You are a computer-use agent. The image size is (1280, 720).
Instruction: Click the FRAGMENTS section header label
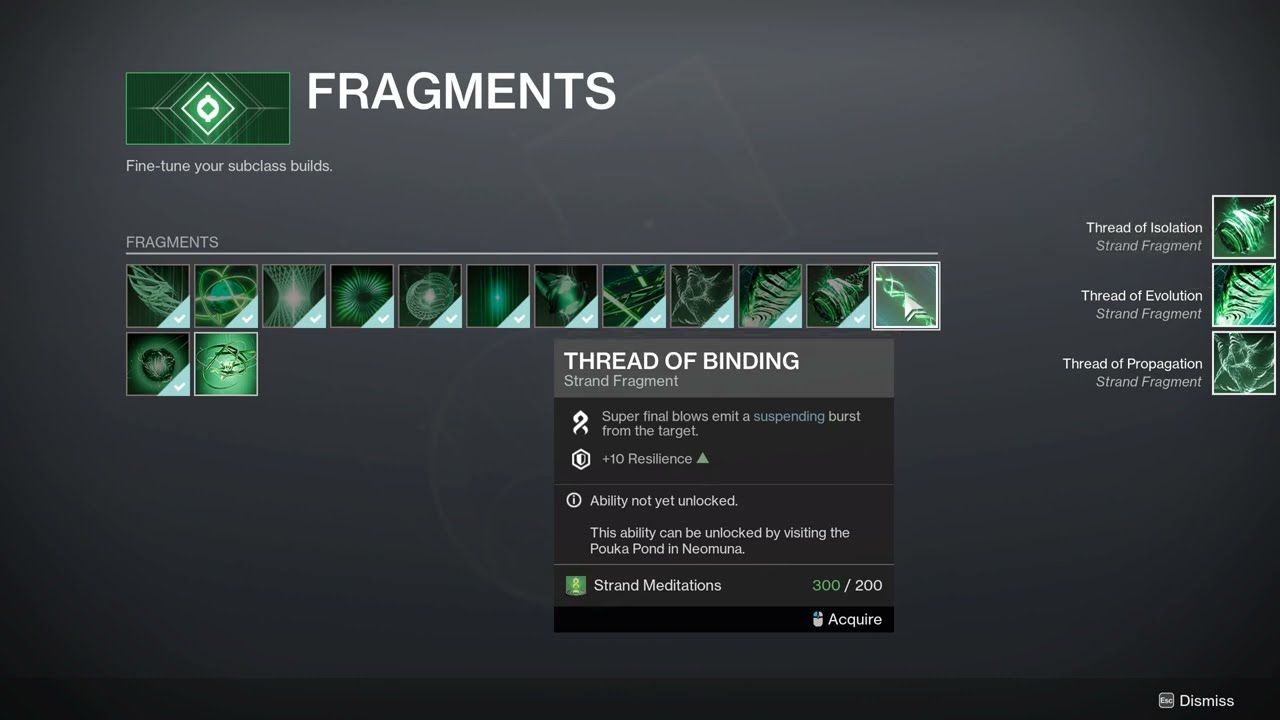172,242
